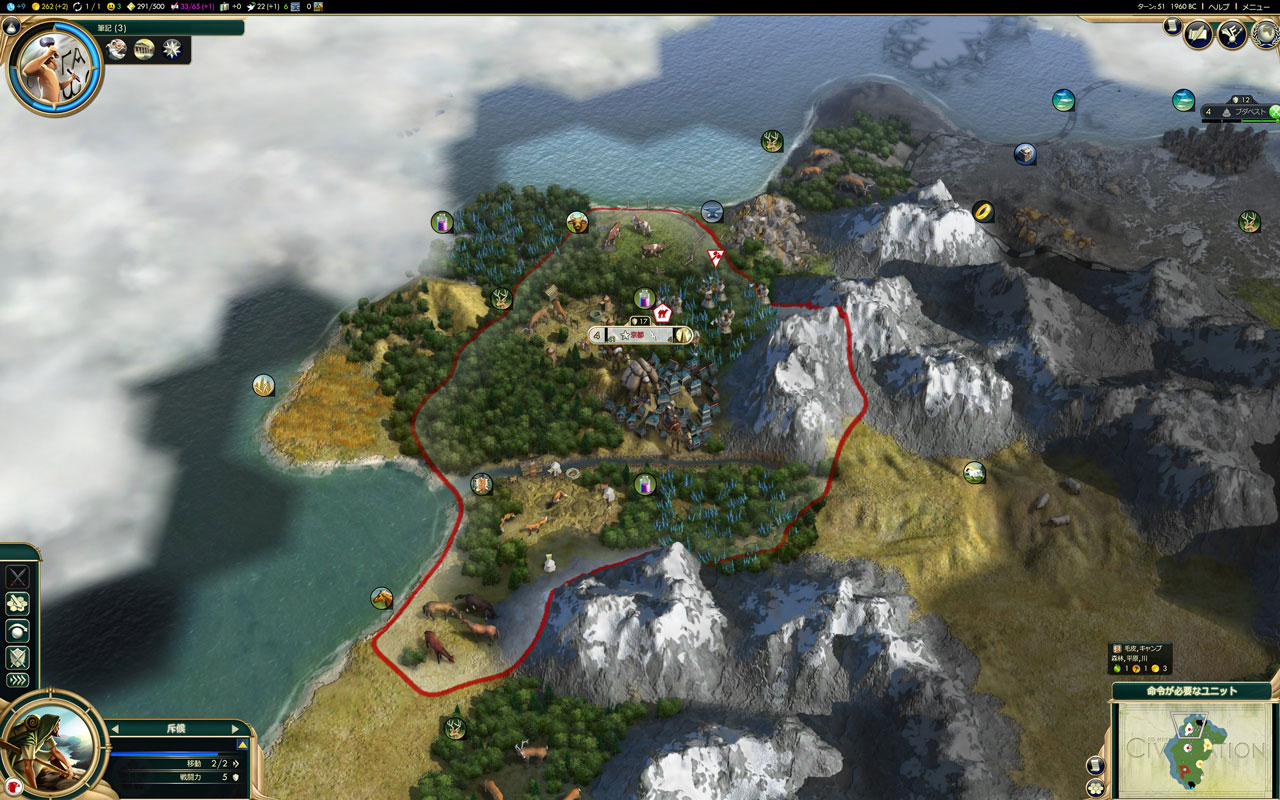Select the Fortify shield icon for the Scout
Screen dimensions: 1280x800
(17, 656)
